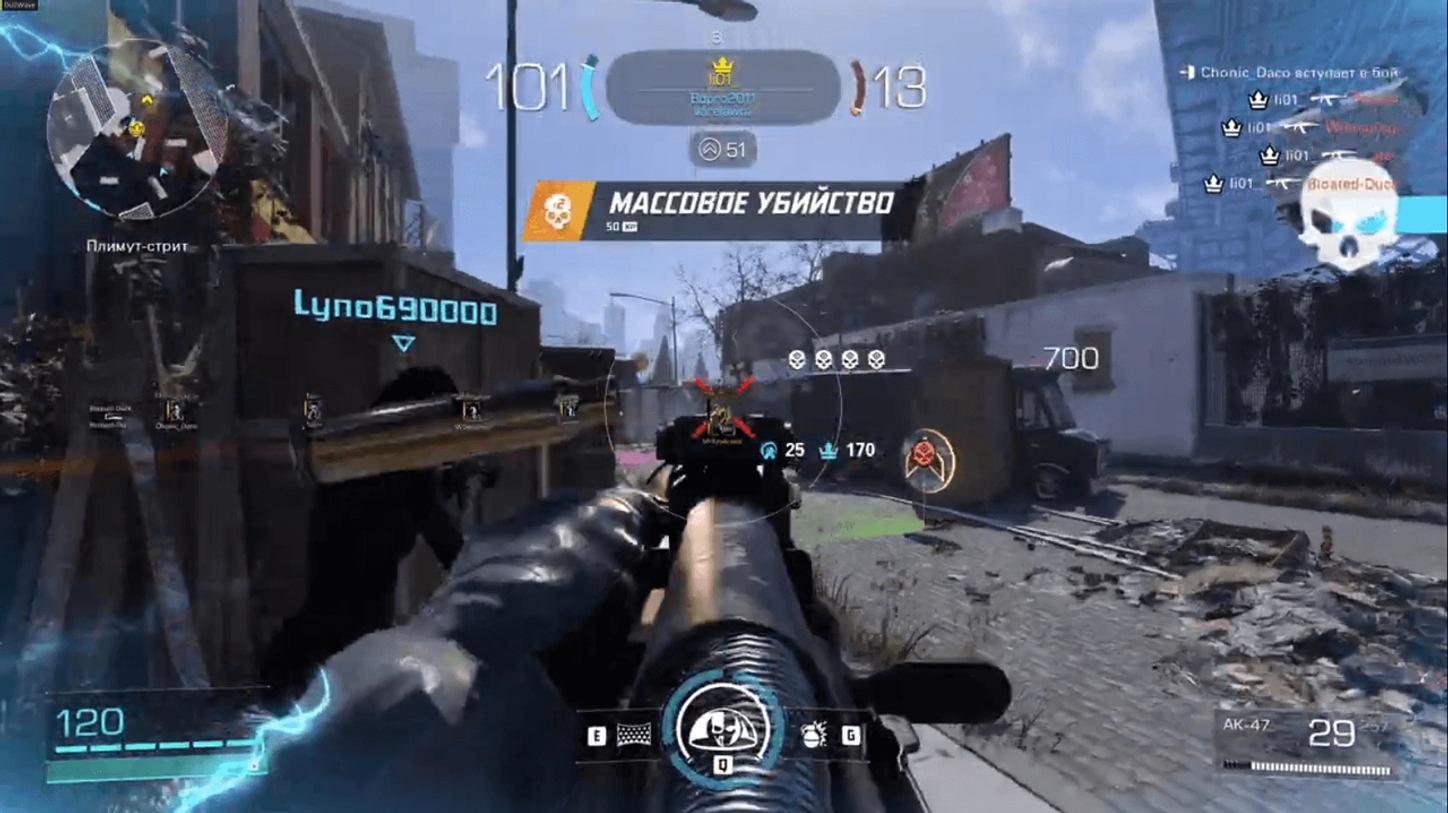The height and width of the screenshot is (813, 1448).
Task: Open the crowned leader score panel
Action: click(x=722, y=87)
